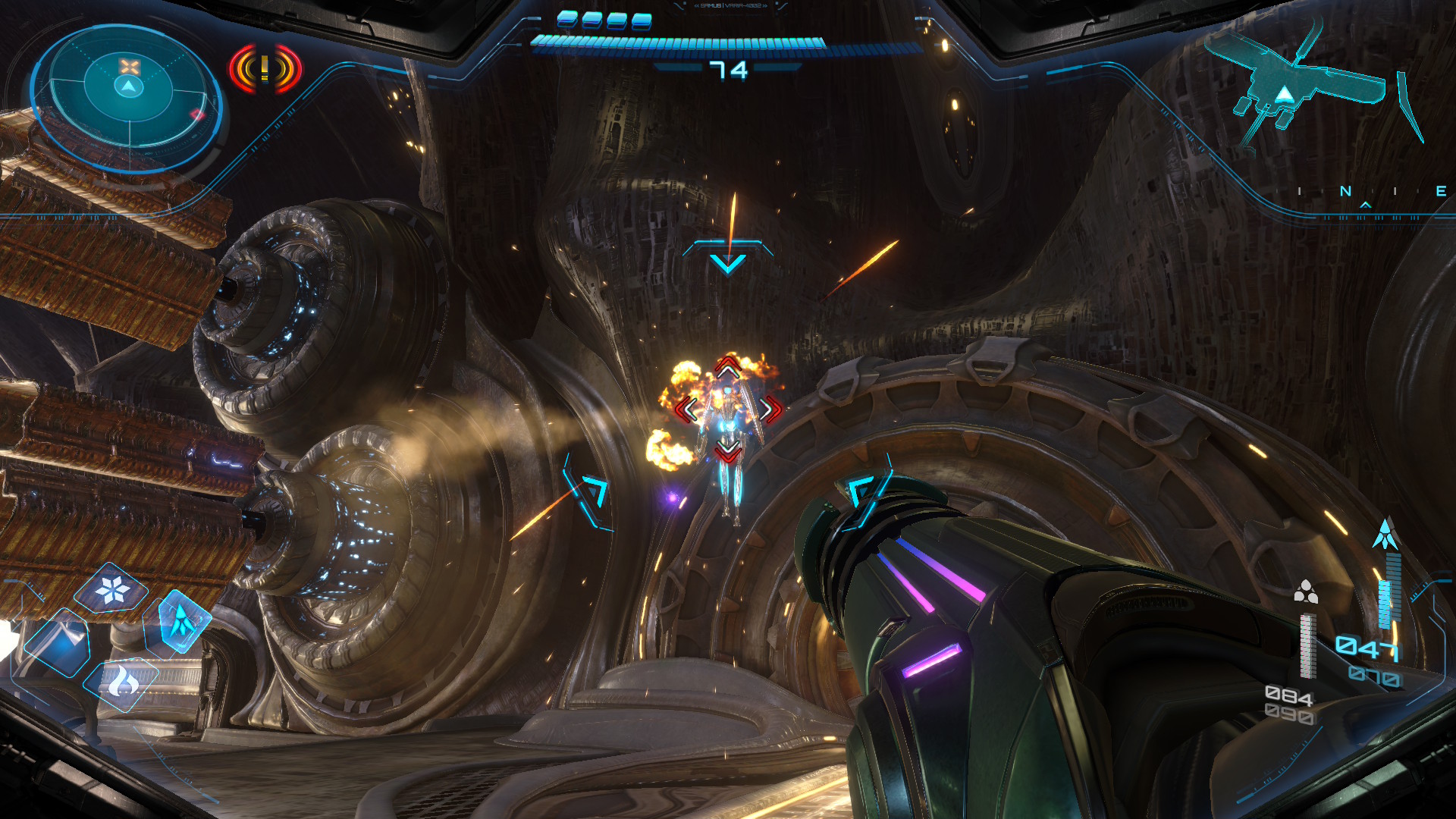Click the circular enemy radar
1456x819 pixels.
[x=128, y=96]
